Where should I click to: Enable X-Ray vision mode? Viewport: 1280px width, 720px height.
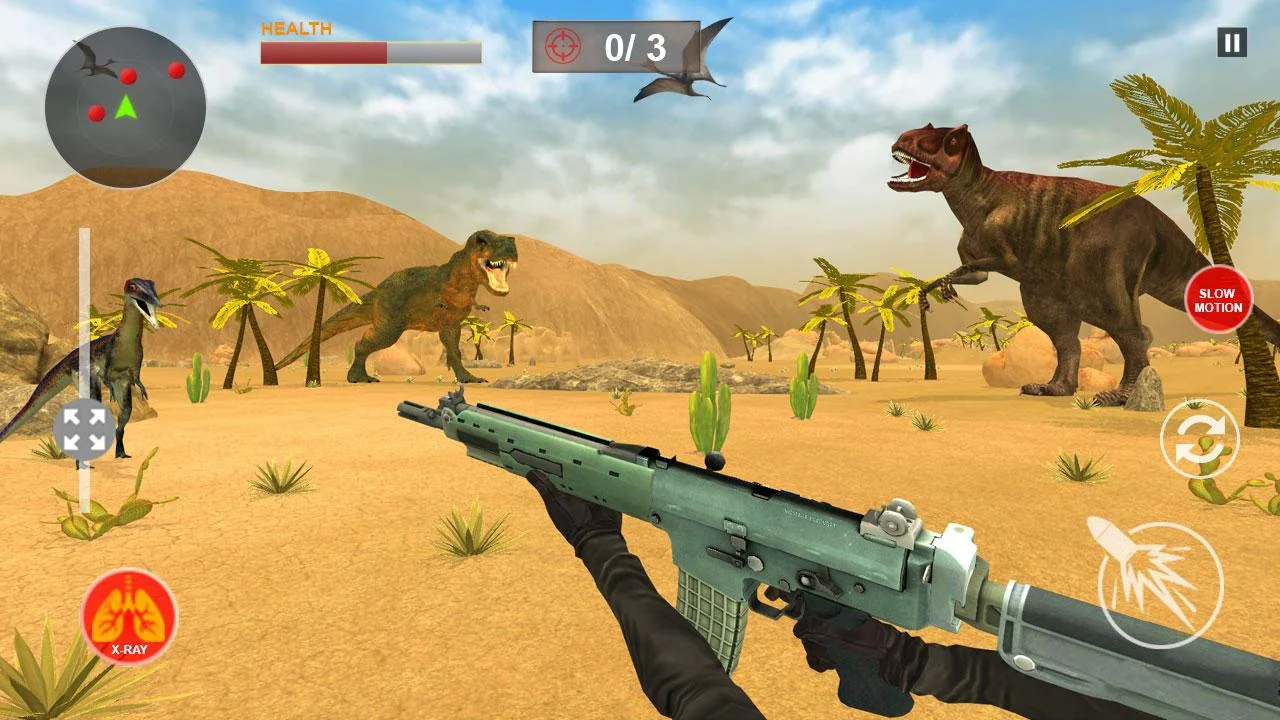click(129, 617)
